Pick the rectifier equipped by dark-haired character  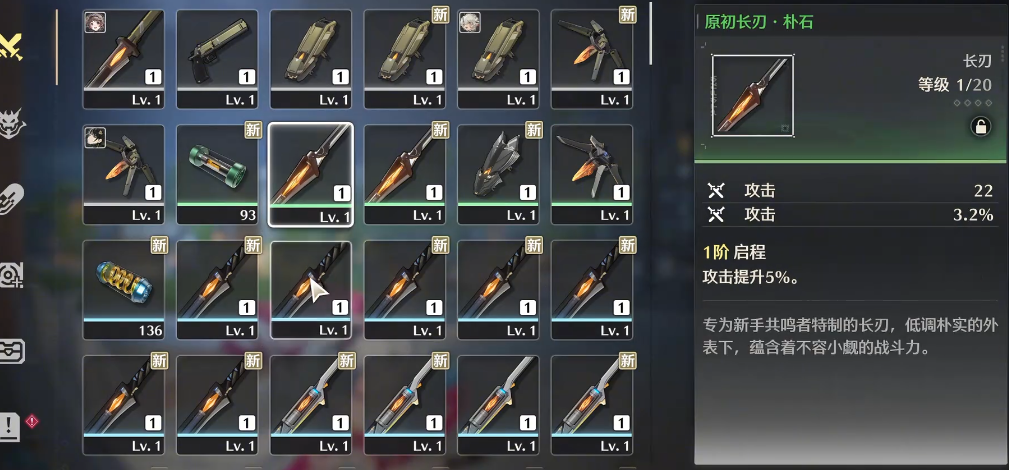(123, 172)
